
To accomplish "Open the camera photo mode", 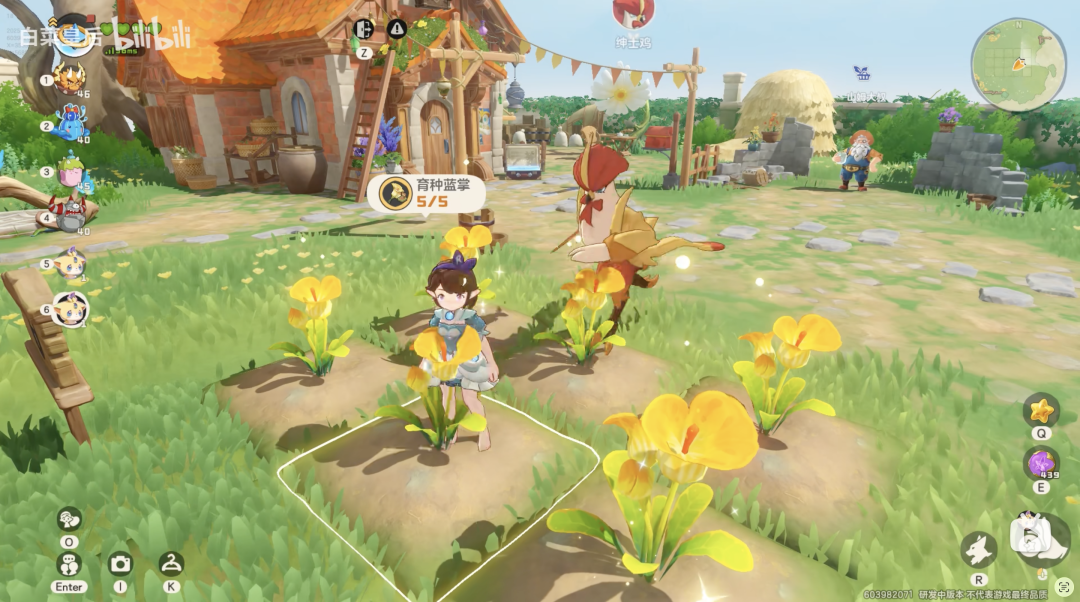I will [120, 563].
